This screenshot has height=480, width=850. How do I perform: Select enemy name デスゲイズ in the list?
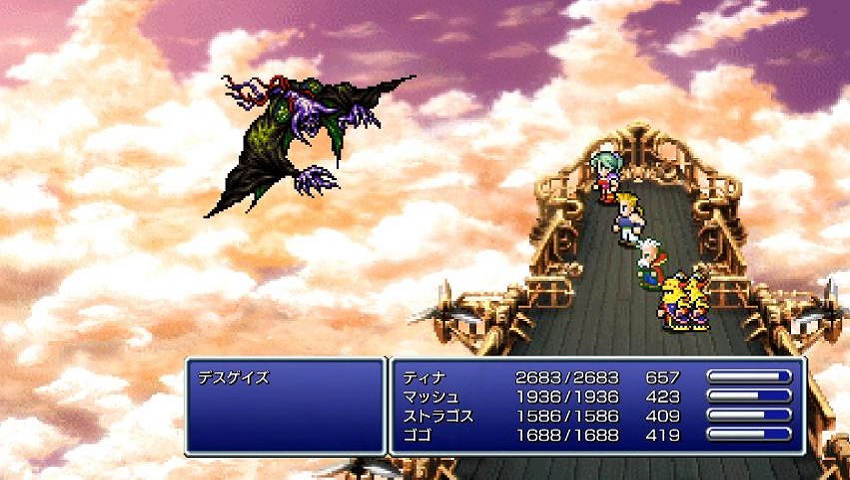click(234, 378)
